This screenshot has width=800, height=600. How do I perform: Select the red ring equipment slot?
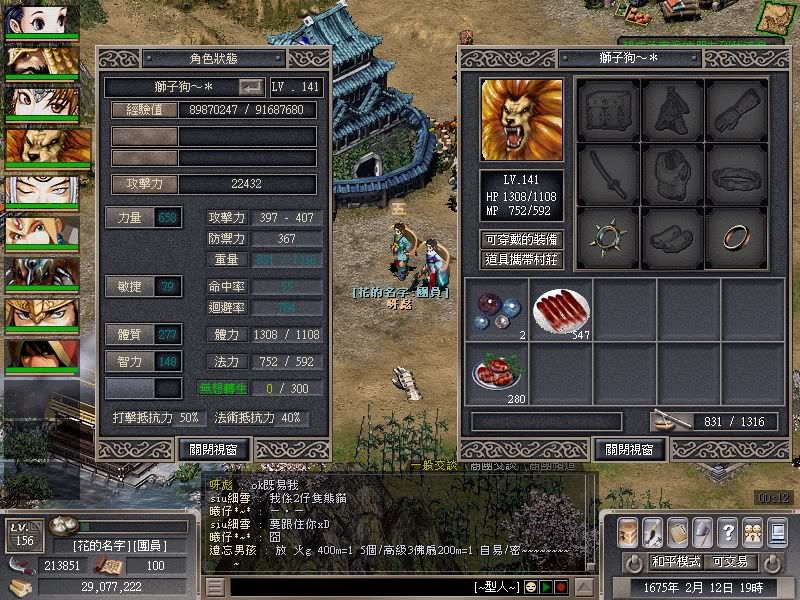pyautogui.click(x=737, y=237)
